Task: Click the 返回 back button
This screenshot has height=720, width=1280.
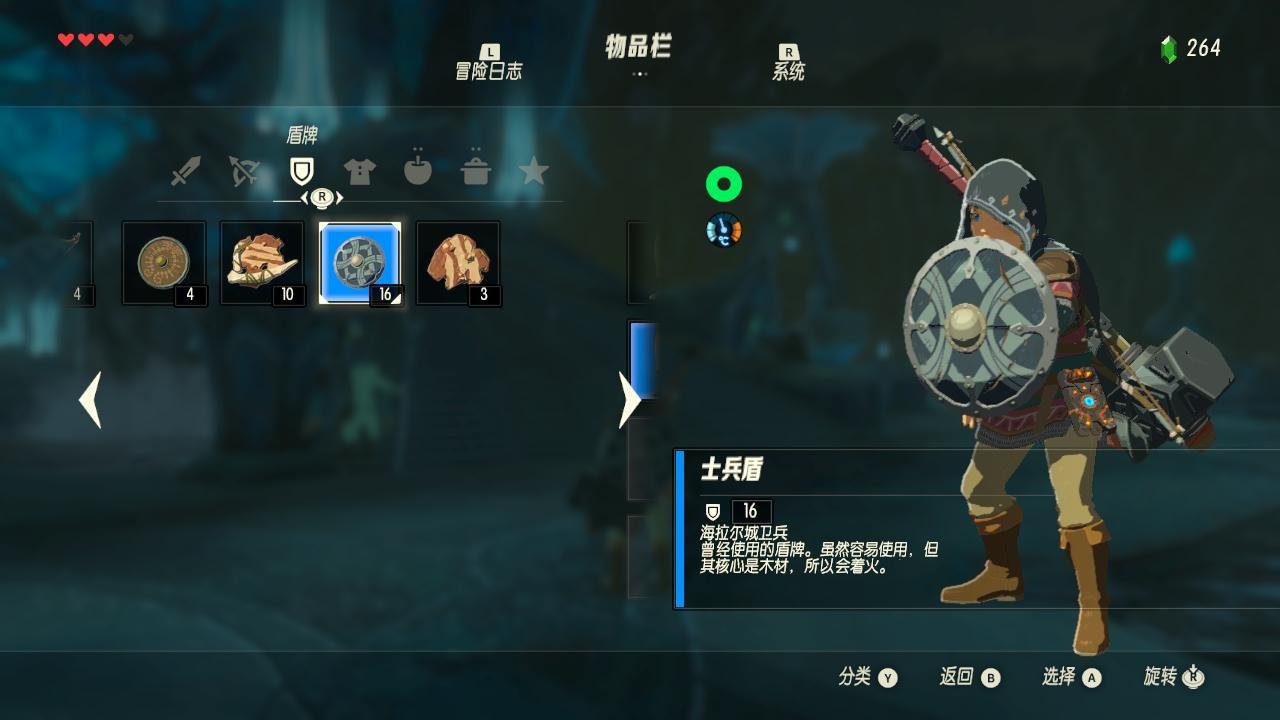Action: coord(968,676)
